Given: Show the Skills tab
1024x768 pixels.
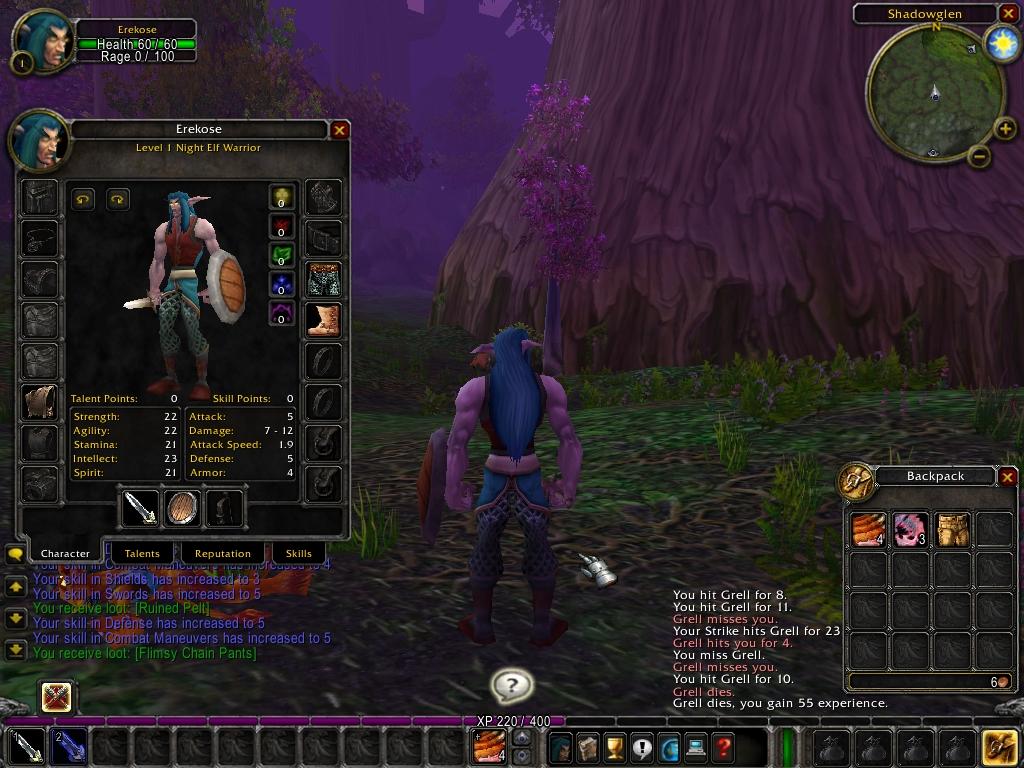Looking at the screenshot, I should (299, 553).
